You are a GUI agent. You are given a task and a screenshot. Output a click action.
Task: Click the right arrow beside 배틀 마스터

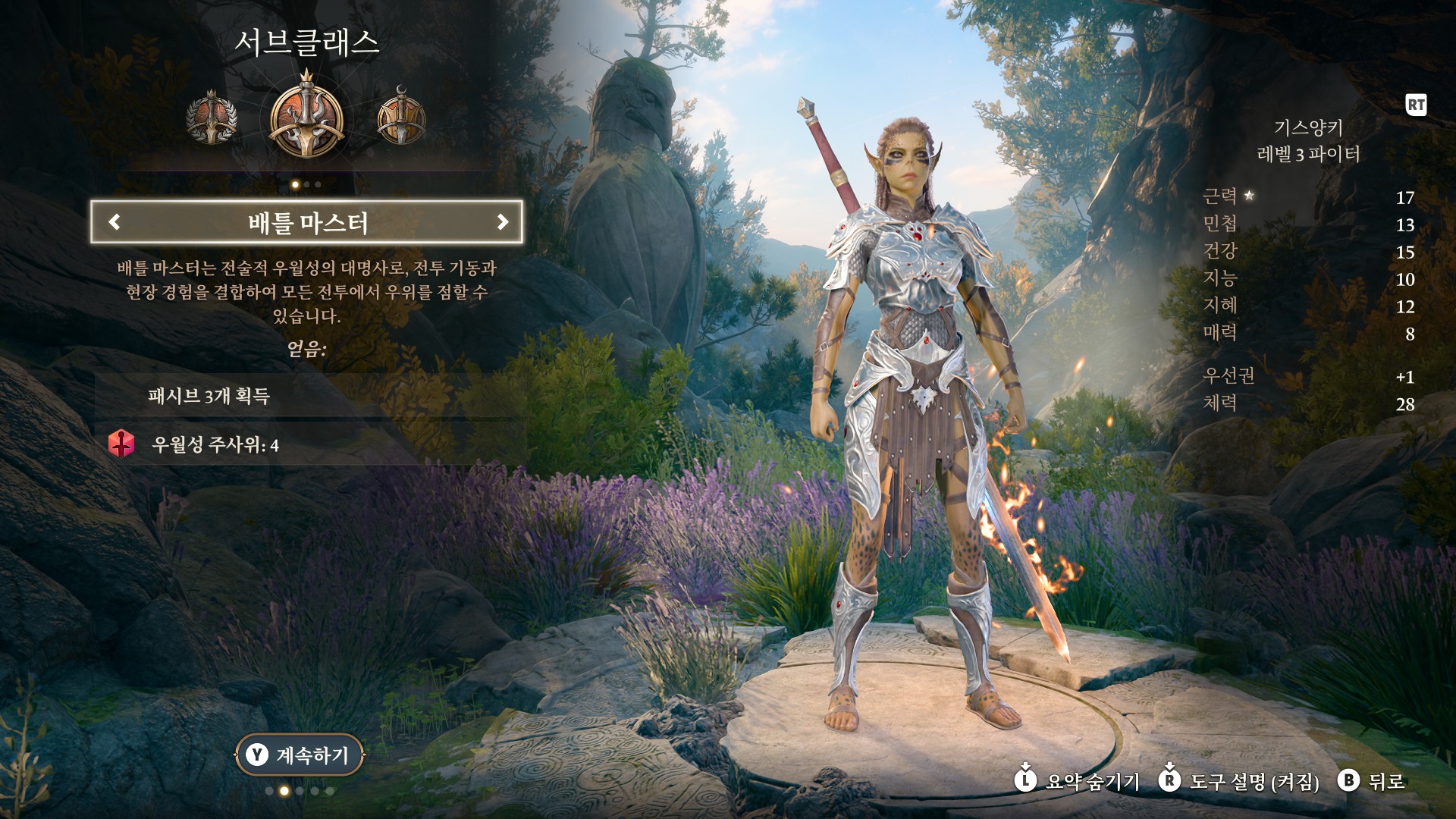pyautogui.click(x=502, y=221)
